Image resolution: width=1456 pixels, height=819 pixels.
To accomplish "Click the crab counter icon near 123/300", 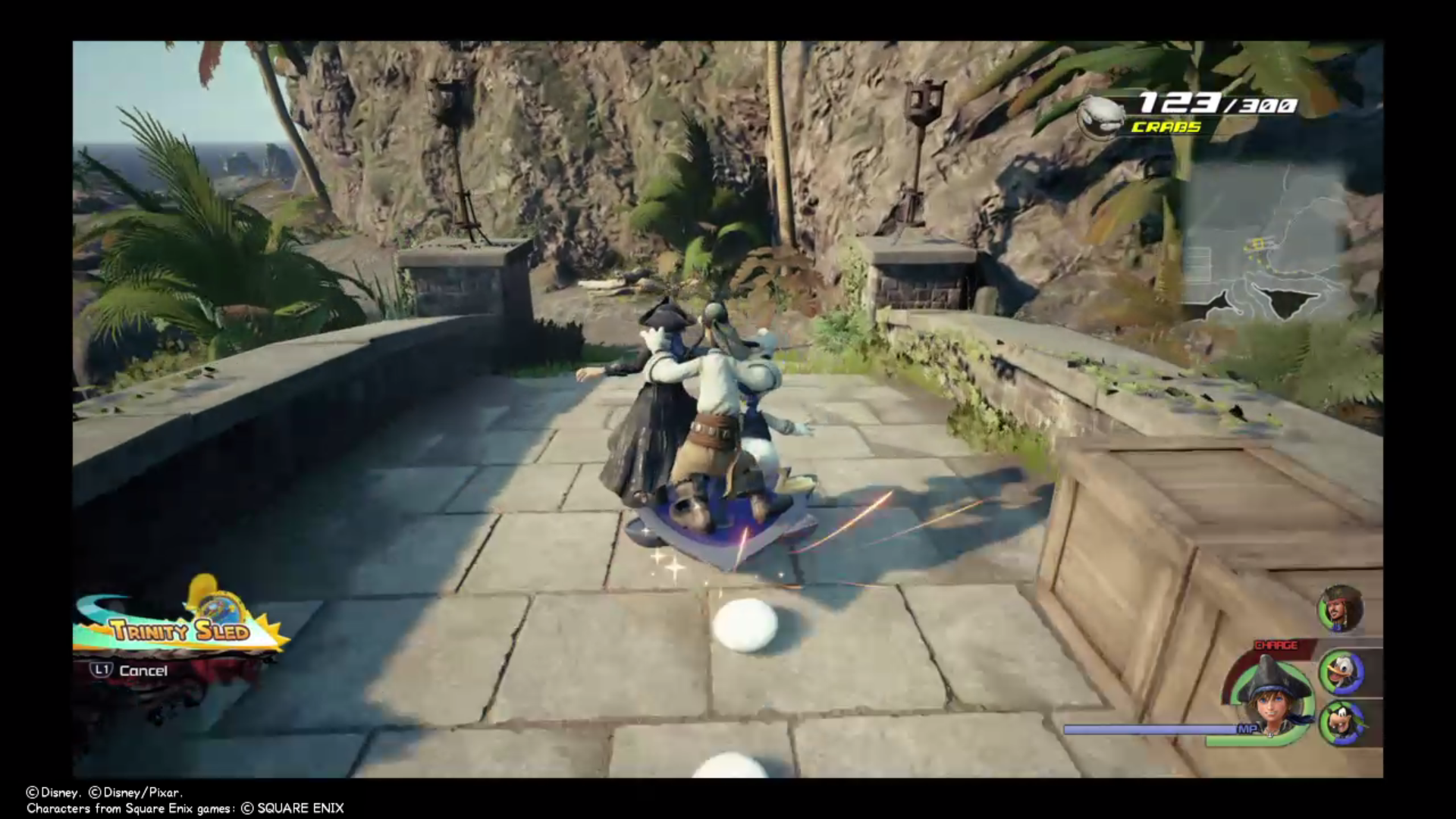I will (x=1101, y=116).
